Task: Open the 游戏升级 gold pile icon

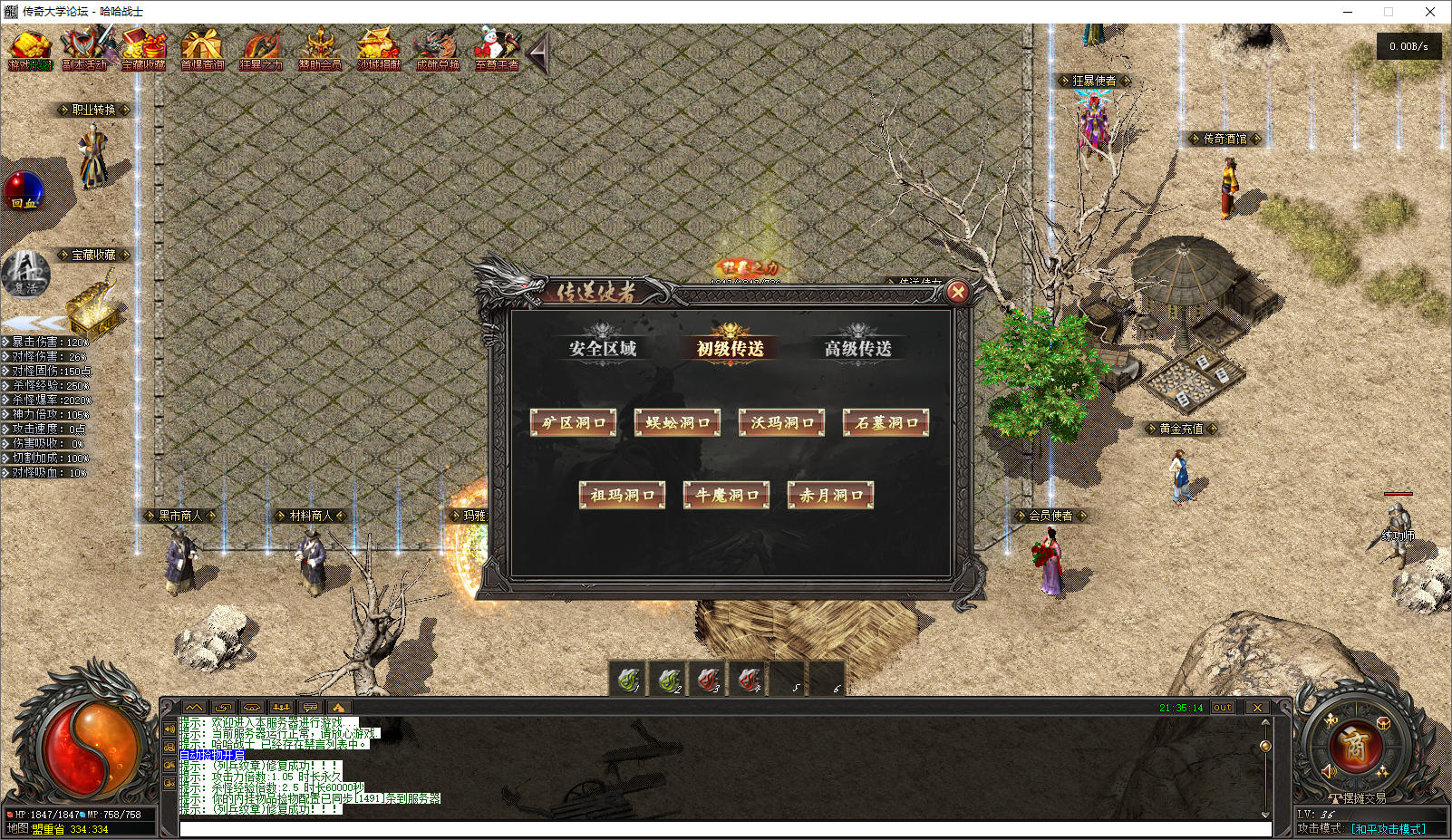Action: (30, 49)
